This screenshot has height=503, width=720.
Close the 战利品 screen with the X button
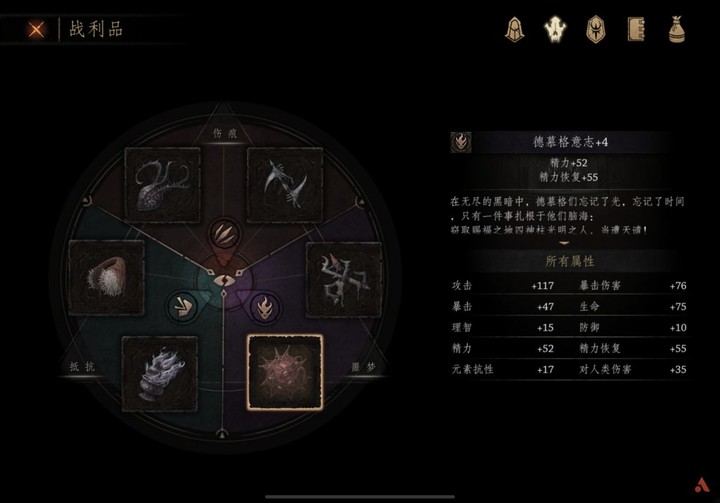(x=37, y=29)
